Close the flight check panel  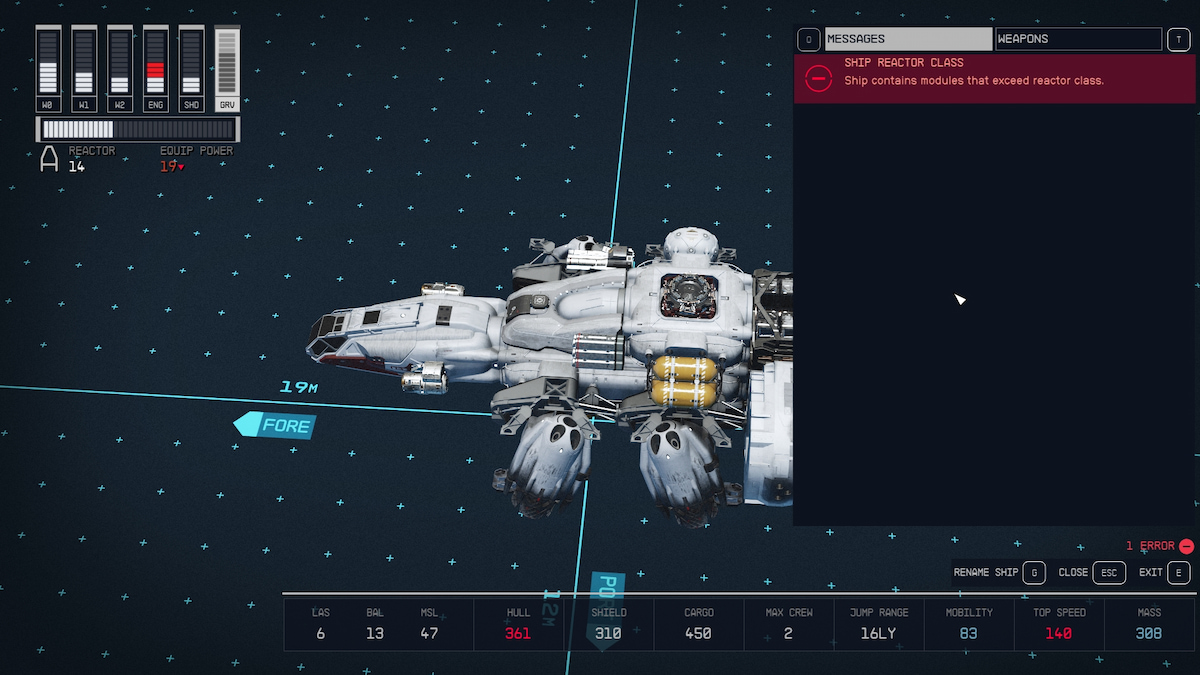1092,573
